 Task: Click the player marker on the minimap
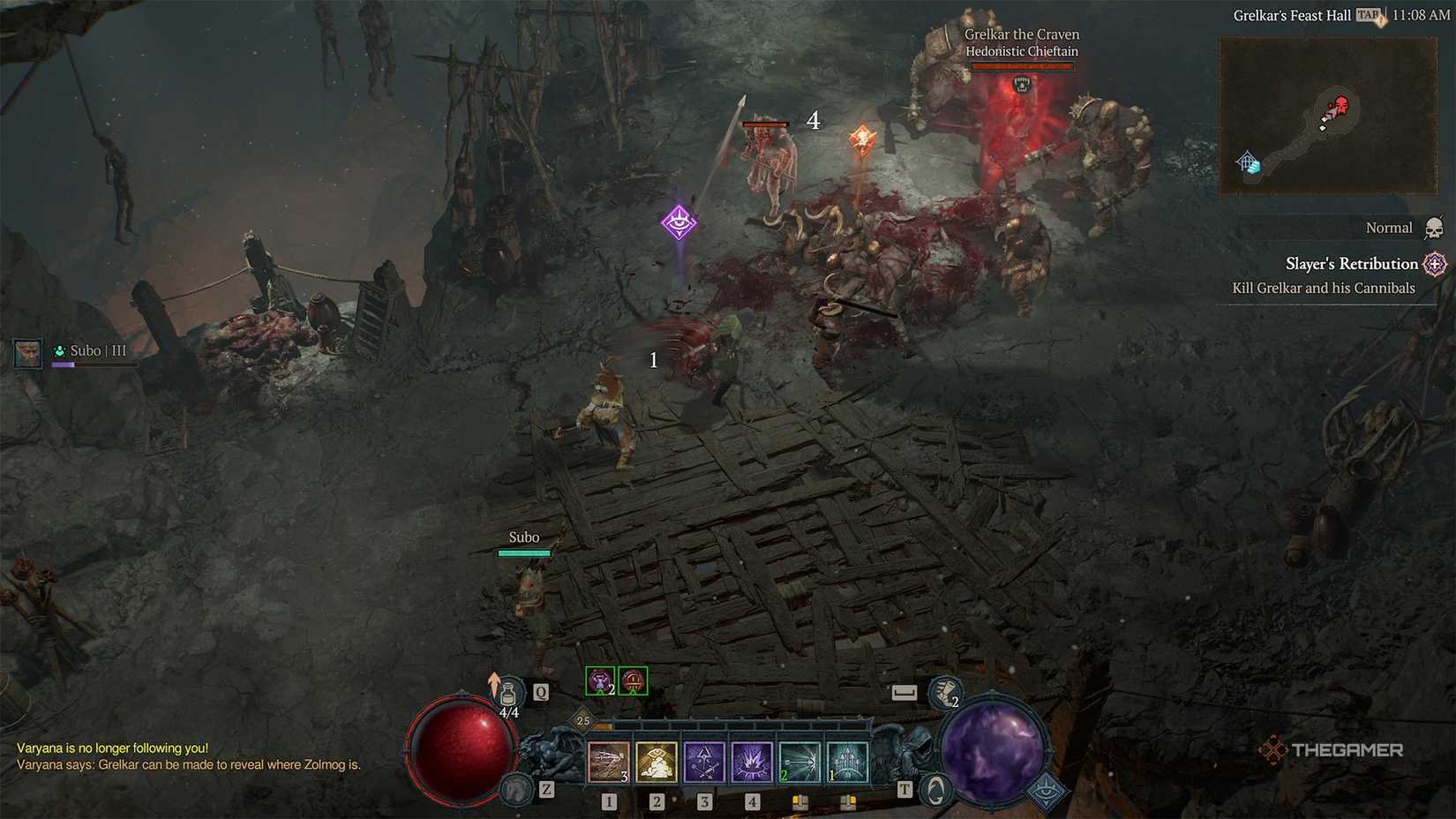(x=1332, y=112)
